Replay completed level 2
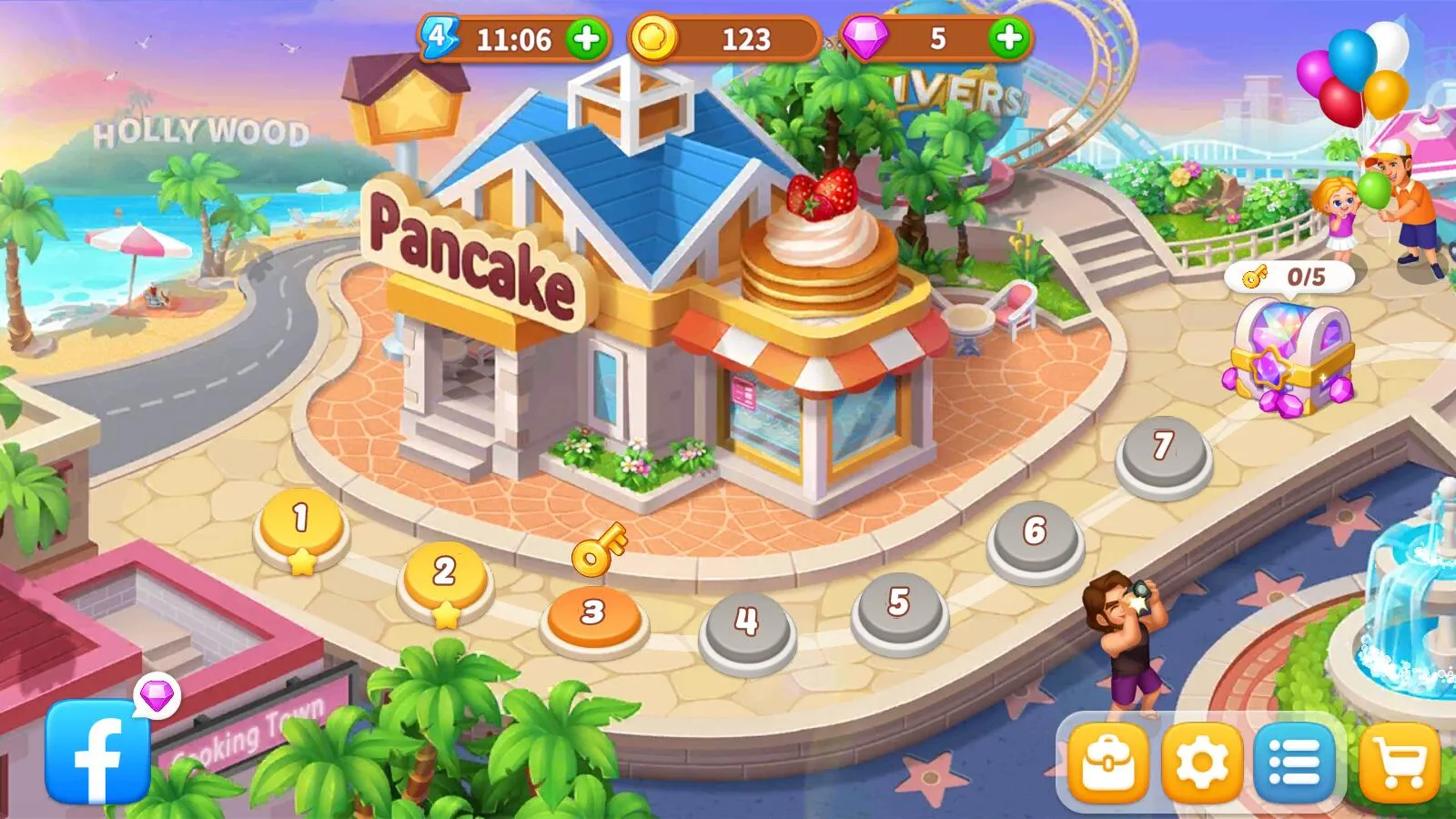 tap(444, 576)
